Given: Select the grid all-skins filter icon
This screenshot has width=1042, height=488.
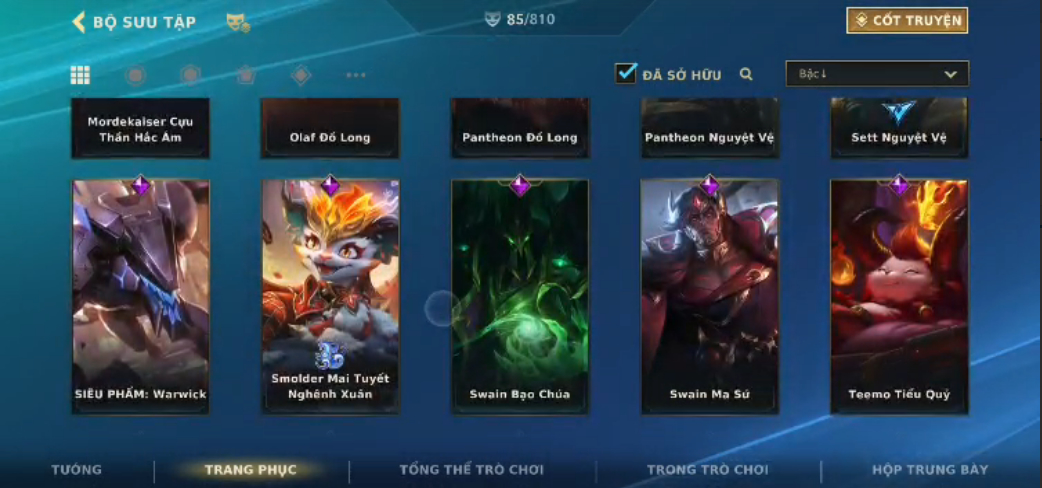Looking at the screenshot, I should pyautogui.click(x=80, y=75).
